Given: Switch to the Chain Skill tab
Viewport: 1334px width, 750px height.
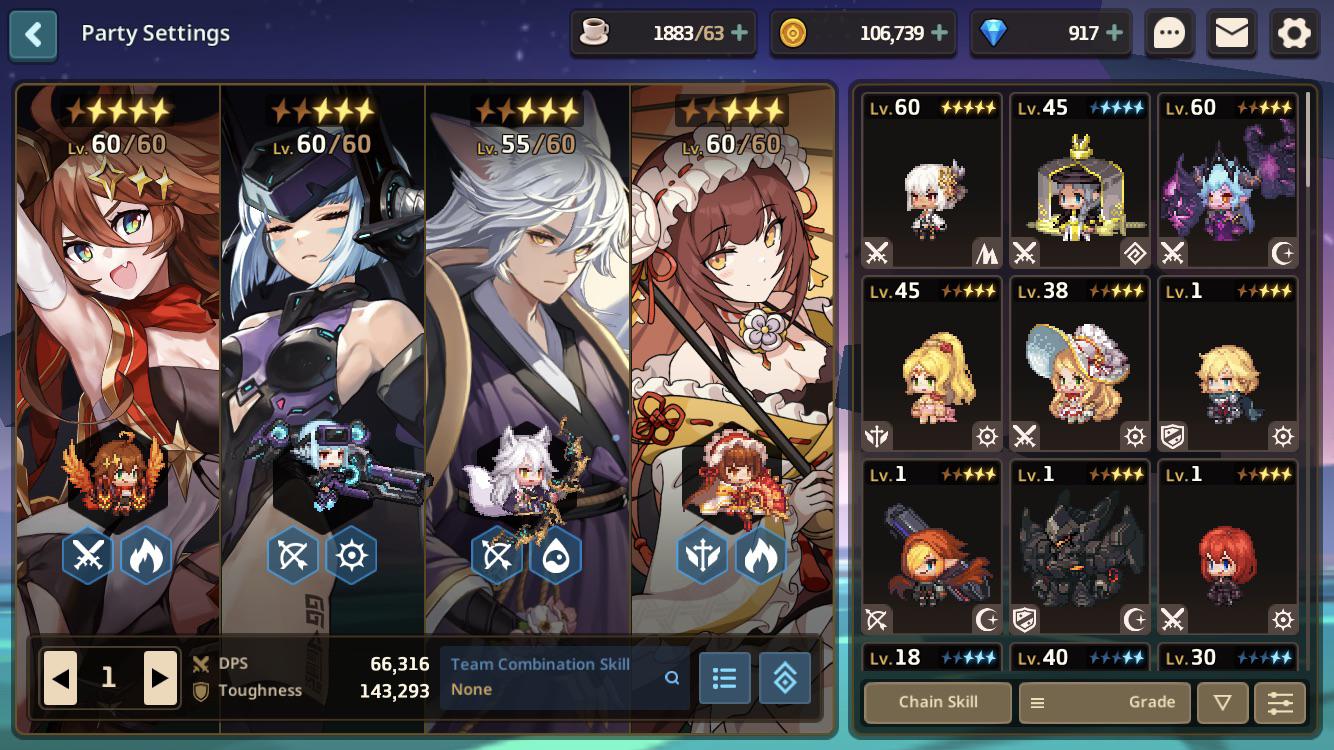Looking at the screenshot, I should click(936, 702).
